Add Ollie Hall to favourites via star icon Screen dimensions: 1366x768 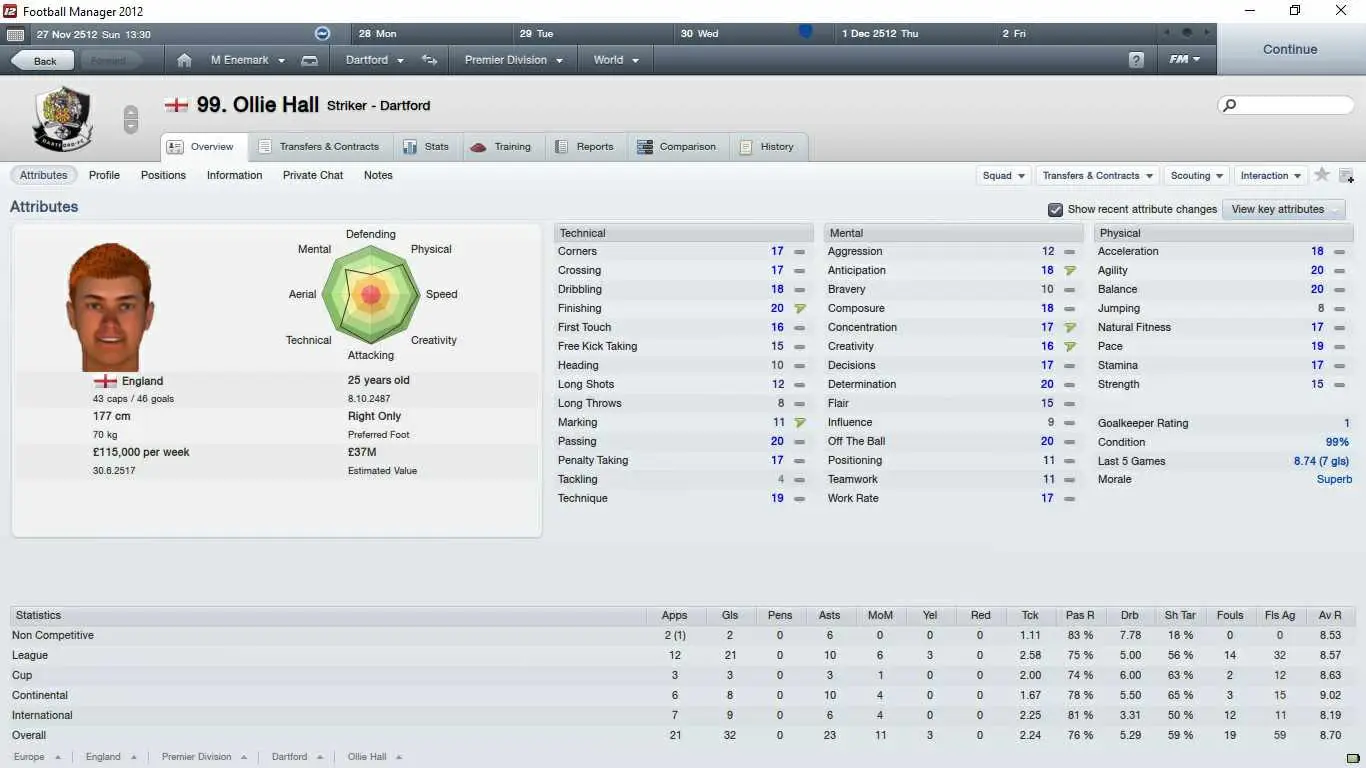[x=1322, y=175]
